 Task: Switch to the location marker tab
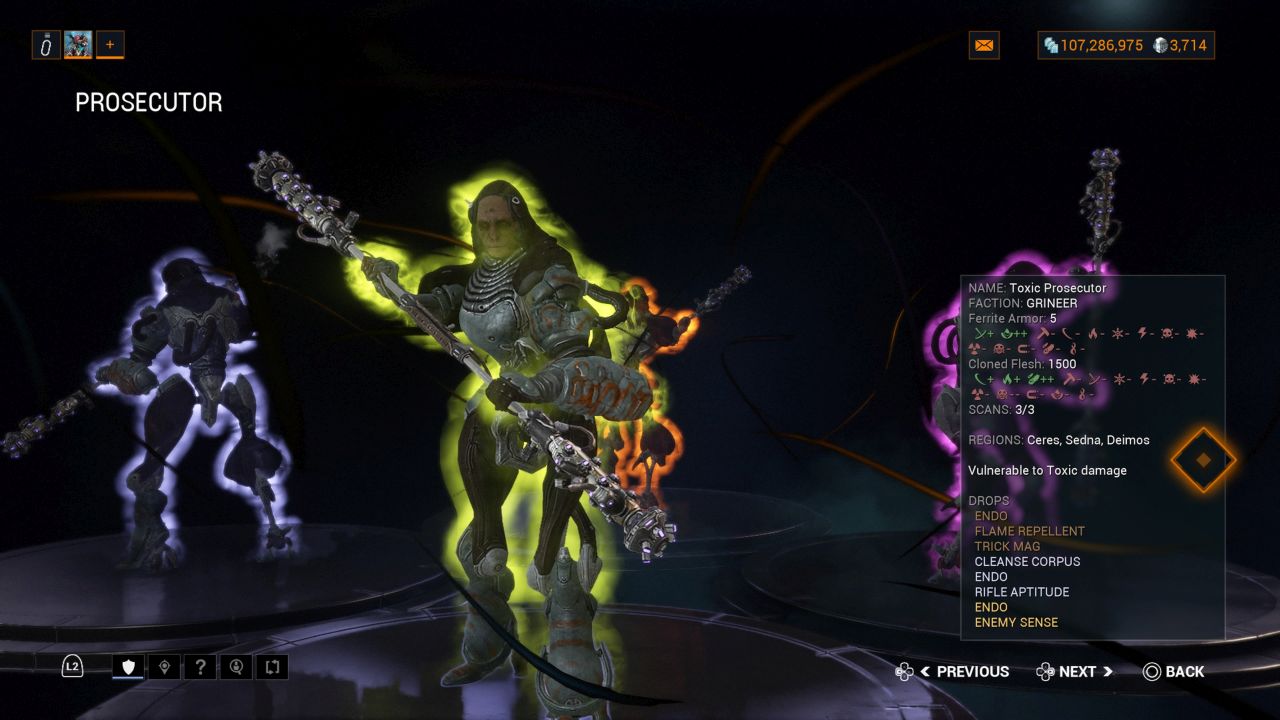(x=164, y=666)
